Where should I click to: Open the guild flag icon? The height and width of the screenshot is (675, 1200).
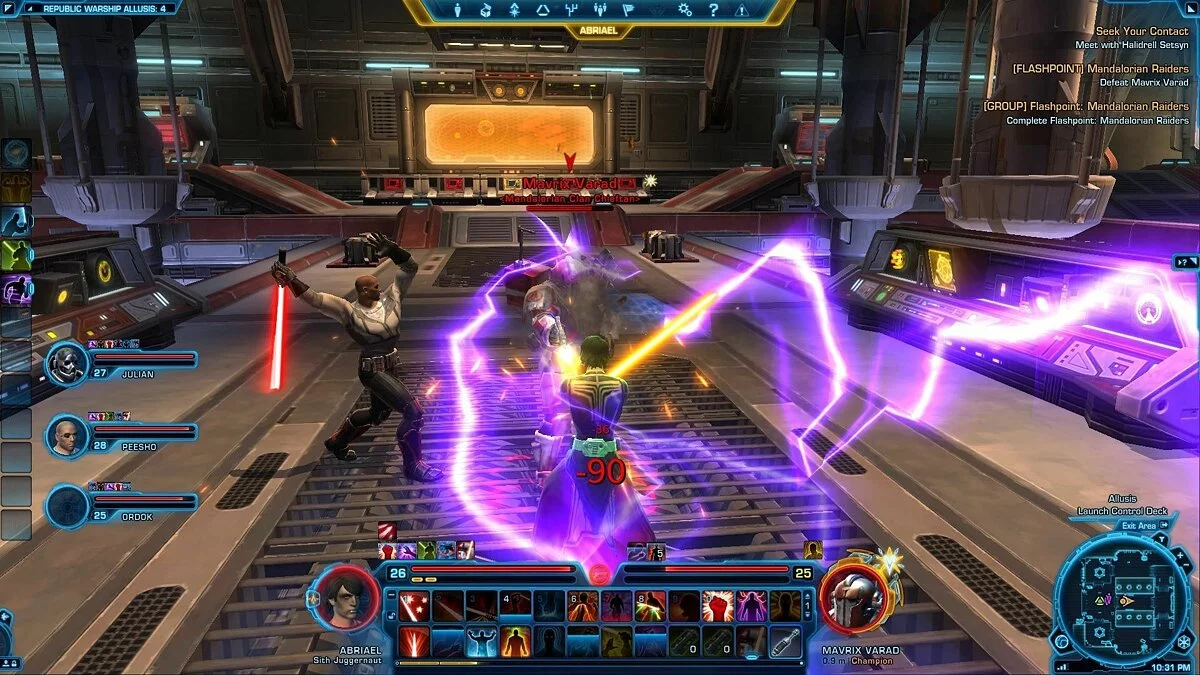click(x=628, y=9)
